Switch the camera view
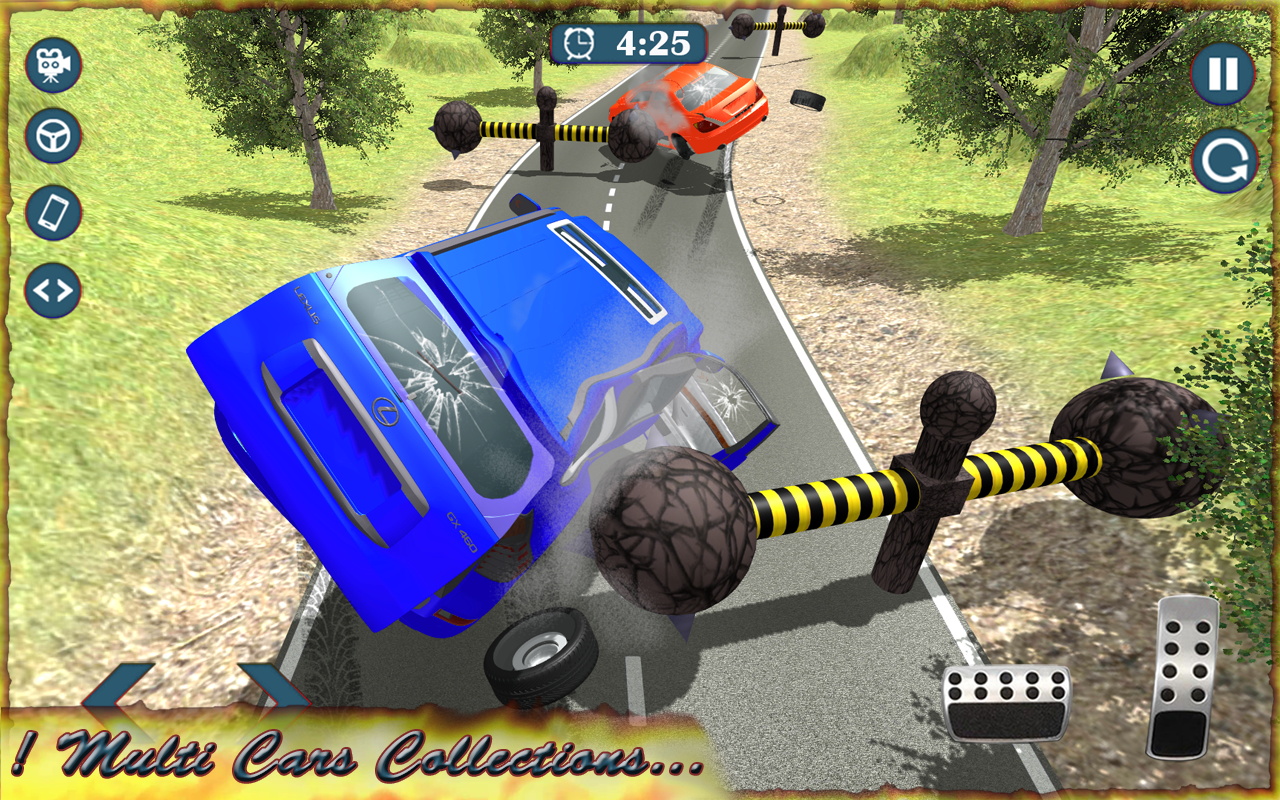The height and width of the screenshot is (800, 1280). point(53,66)
